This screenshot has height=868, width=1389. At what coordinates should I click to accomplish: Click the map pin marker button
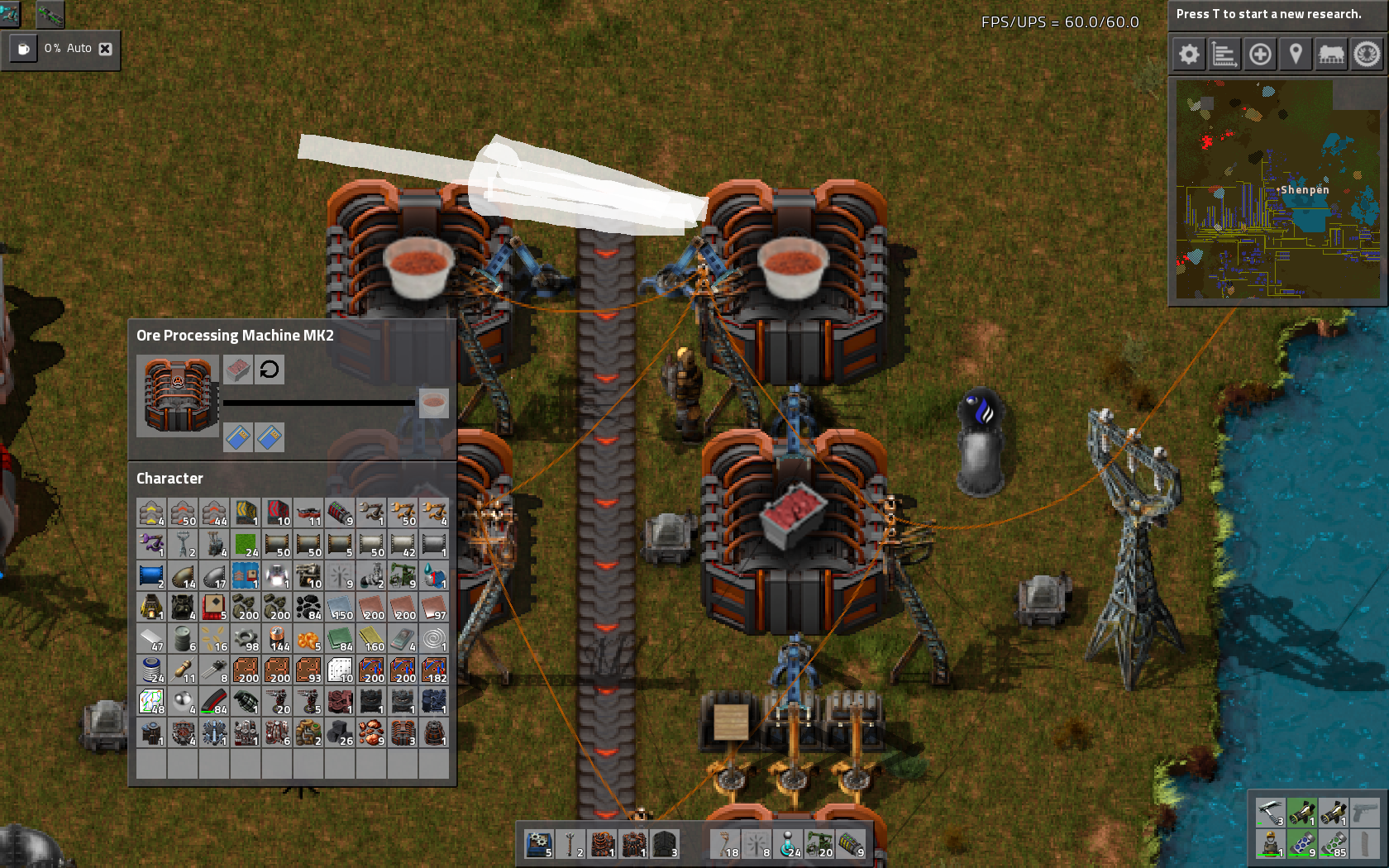coord(1296,55)
